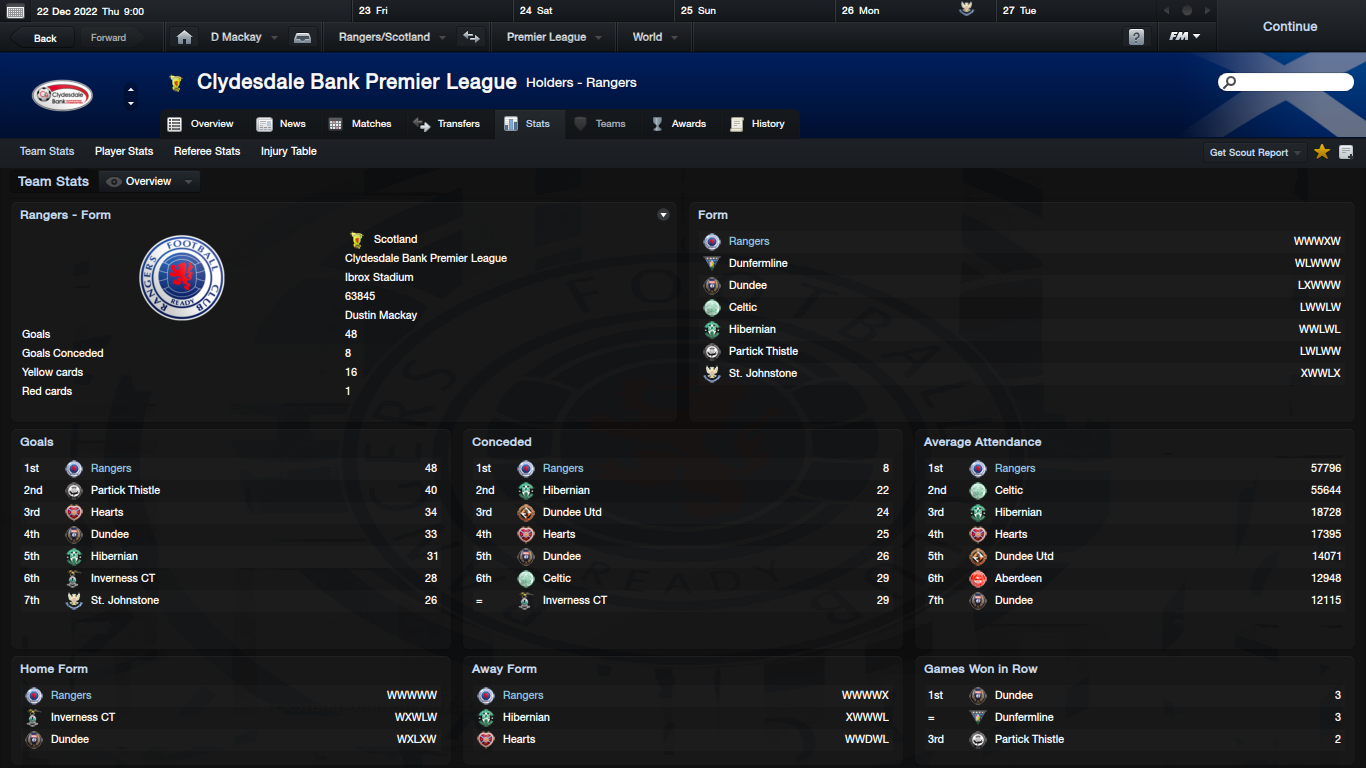View the Injury Table
Screen dimensions: 1366x768
pos(289,151)
